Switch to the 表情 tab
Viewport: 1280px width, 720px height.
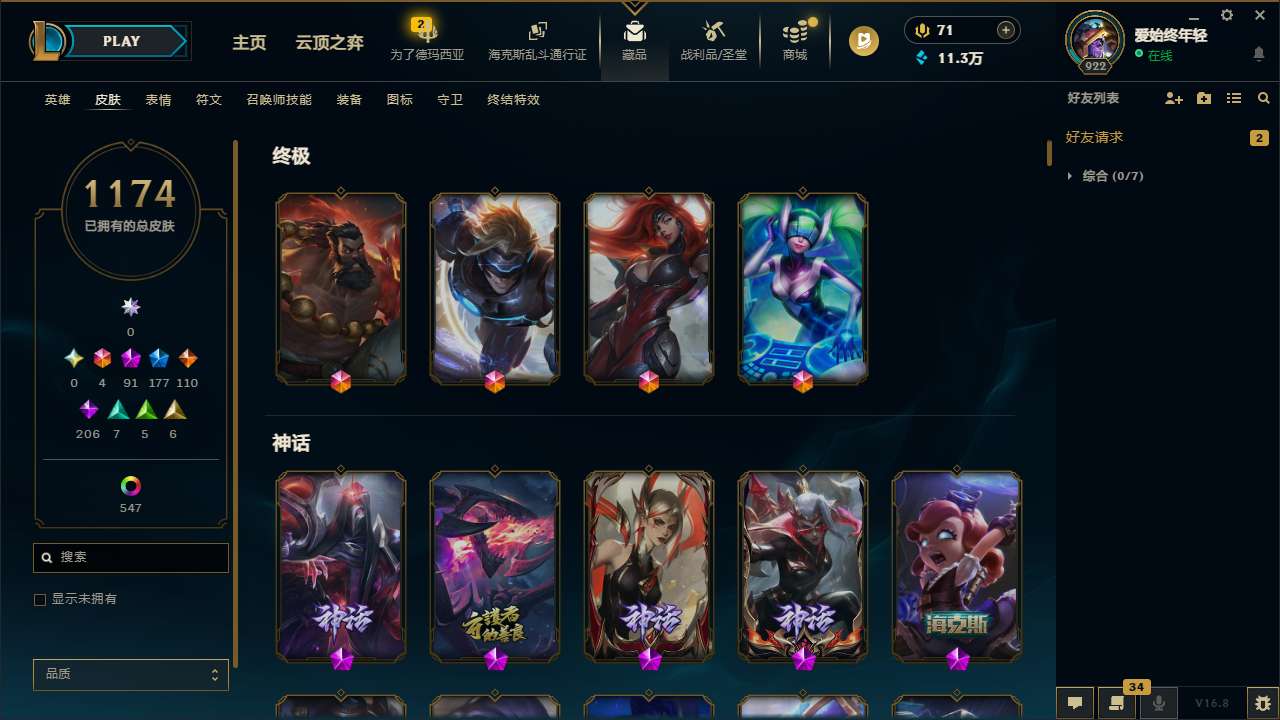157,99
